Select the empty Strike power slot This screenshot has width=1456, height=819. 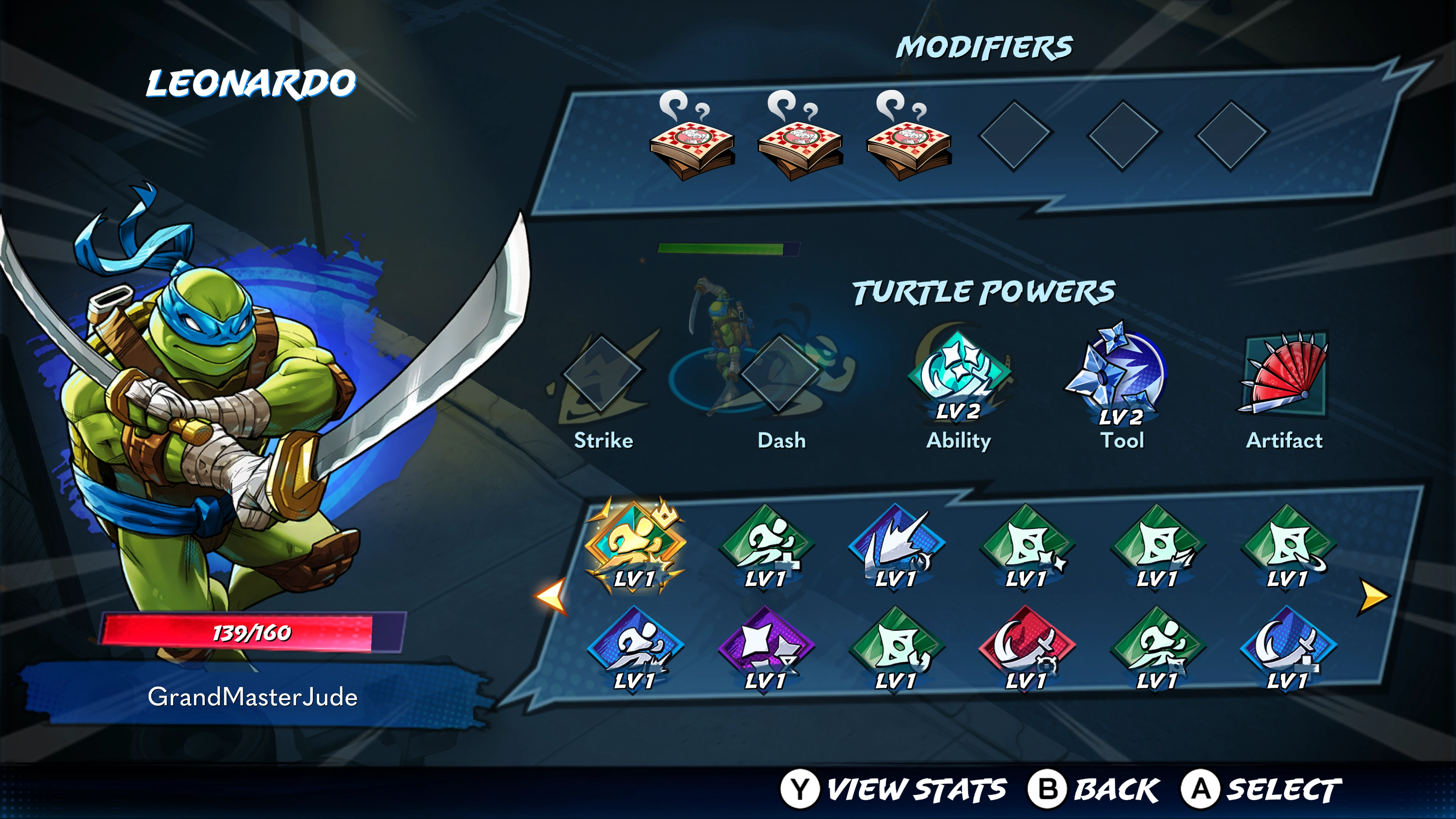pos(602,373)
